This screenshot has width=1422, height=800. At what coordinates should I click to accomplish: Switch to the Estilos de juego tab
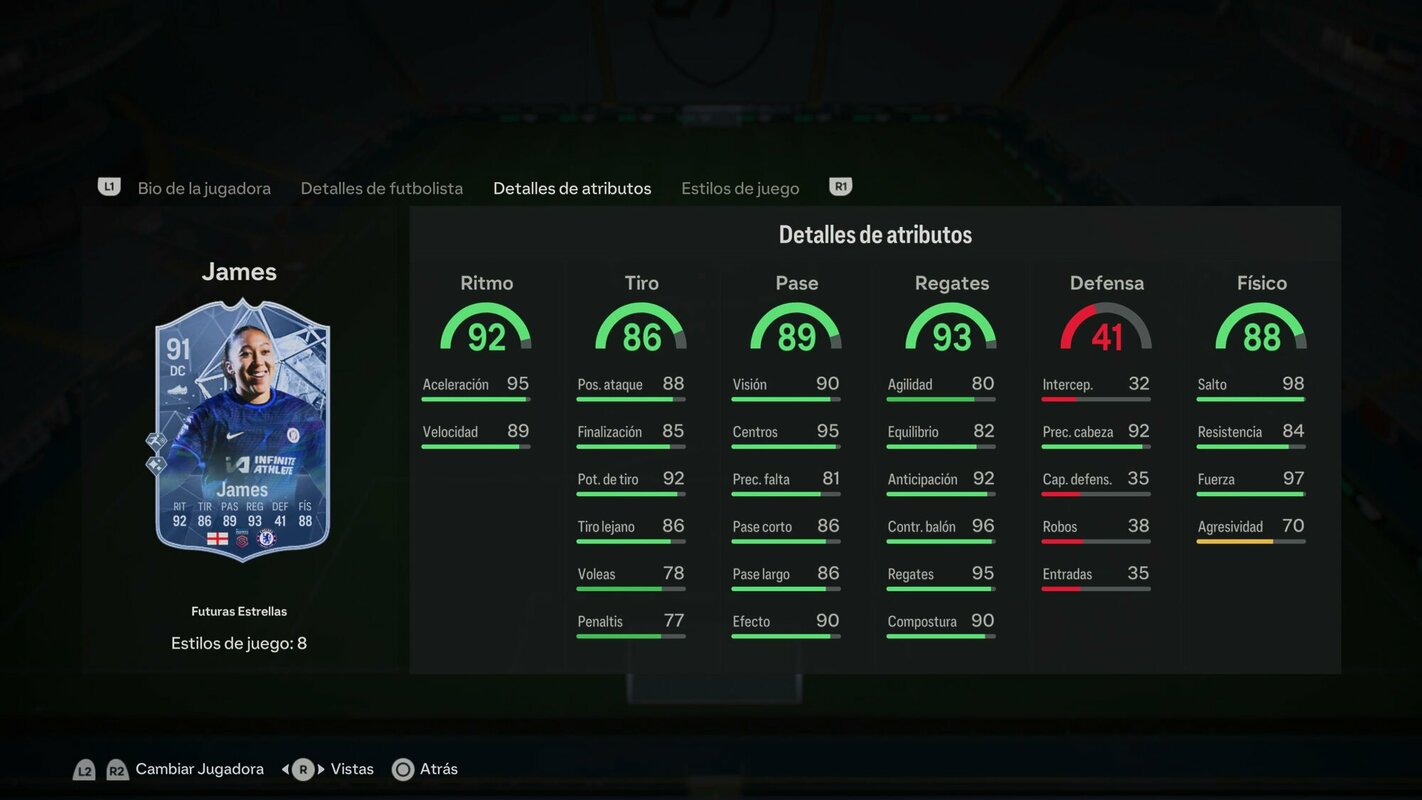pyautogui.click(x=740, y=187)
